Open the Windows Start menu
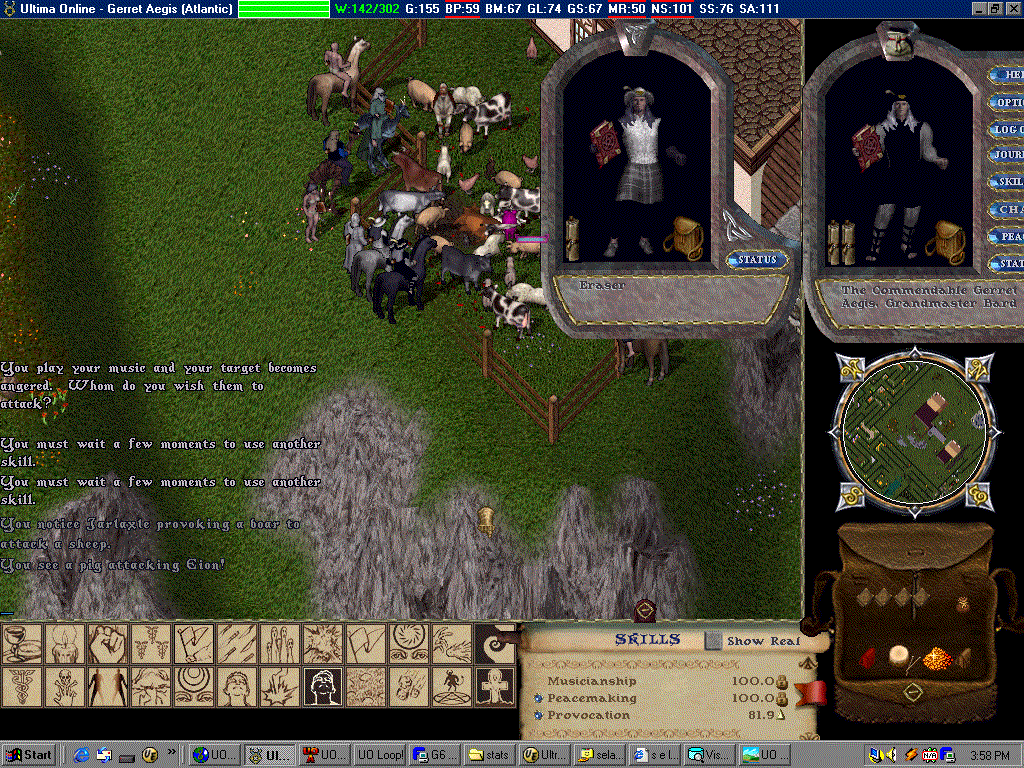This screenshot has height=768, width=1024. tap(29, 755)
